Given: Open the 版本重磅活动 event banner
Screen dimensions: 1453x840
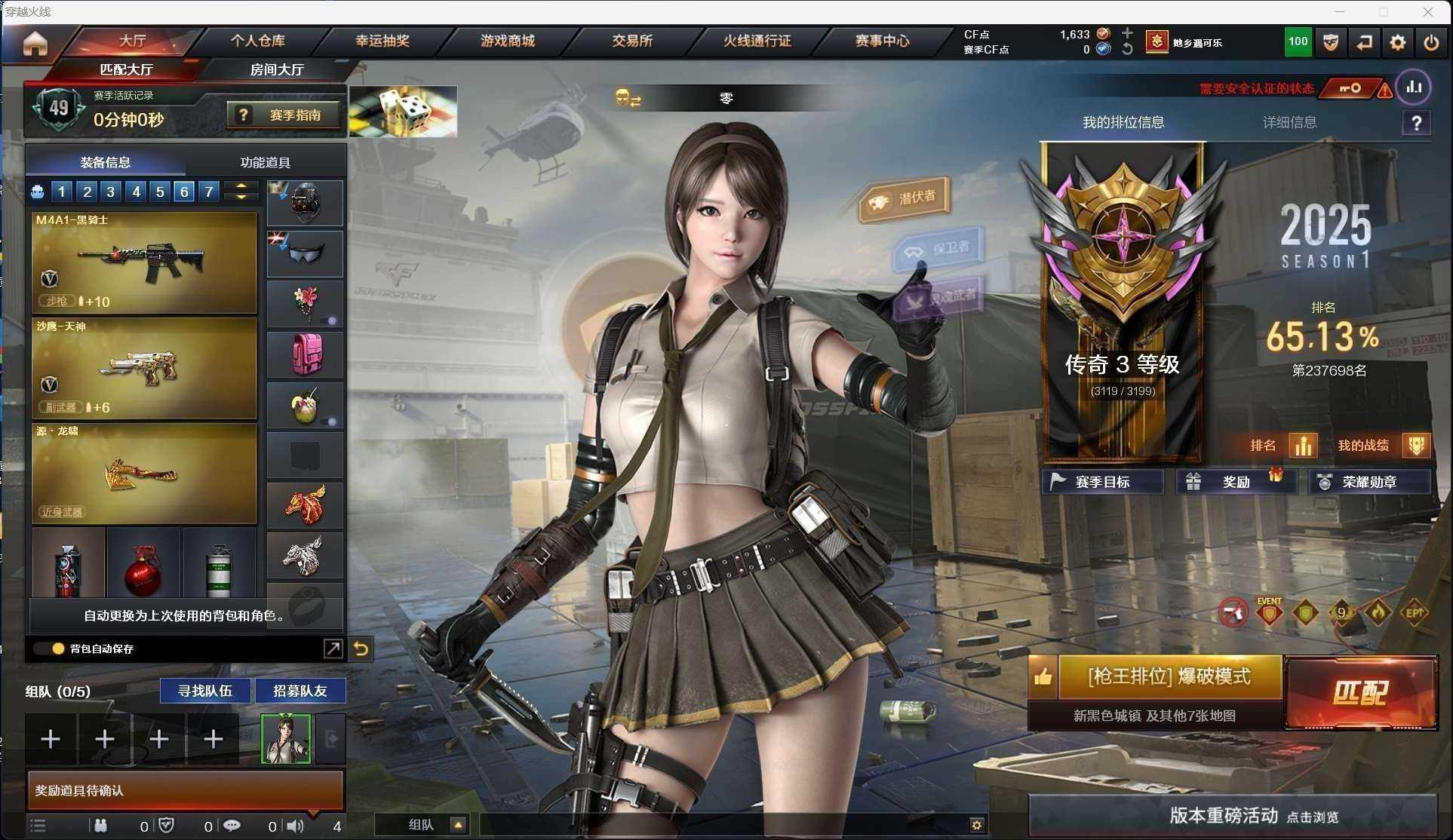Looking at the screenshot, I should pyautogui.click(x=1233, y=816).
